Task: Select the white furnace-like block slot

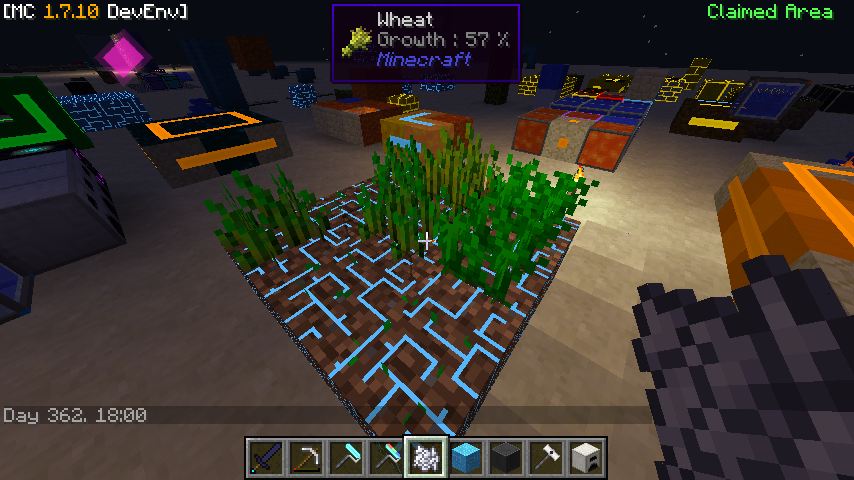Action: pos(585,458)
